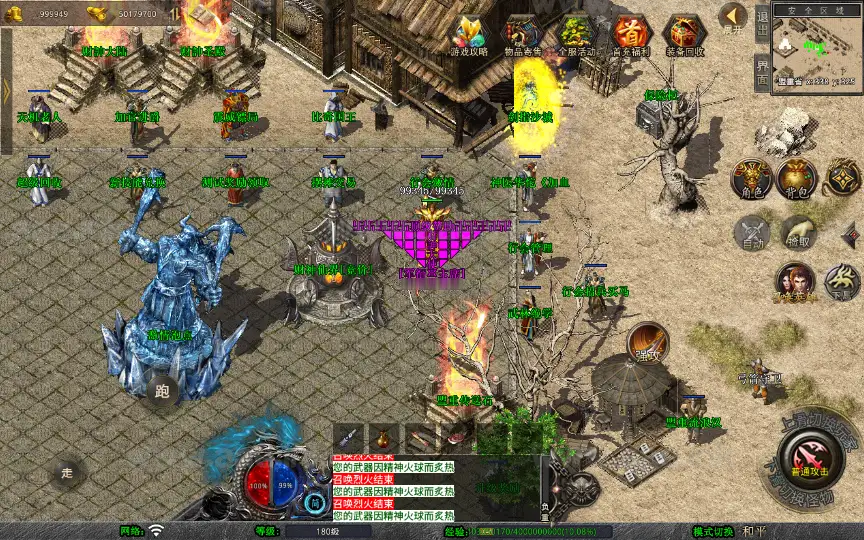
Task: Select the 走 walk movement button
Action: click(x=68, y=471)
